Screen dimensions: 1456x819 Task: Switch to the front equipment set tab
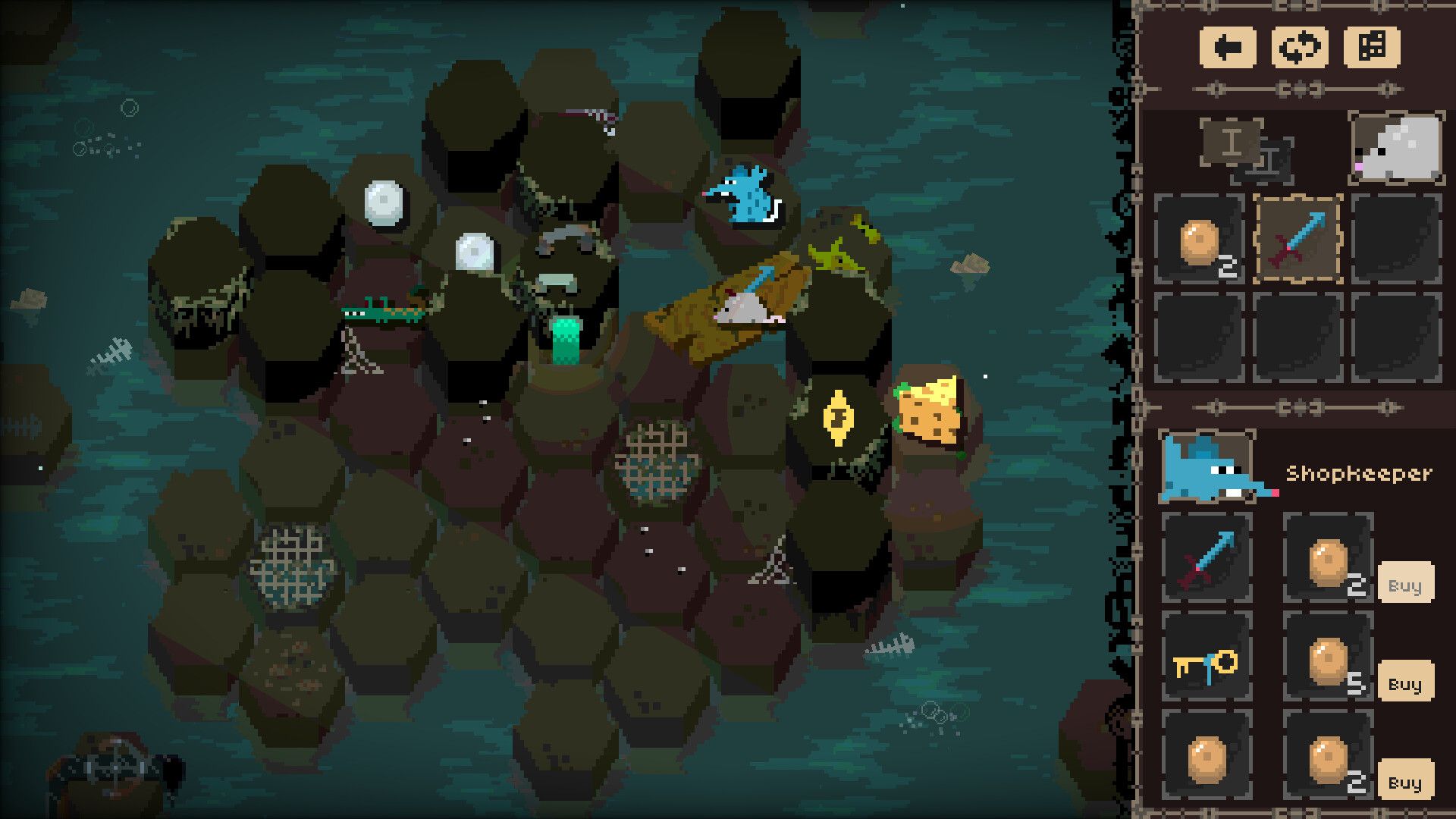1232,142
